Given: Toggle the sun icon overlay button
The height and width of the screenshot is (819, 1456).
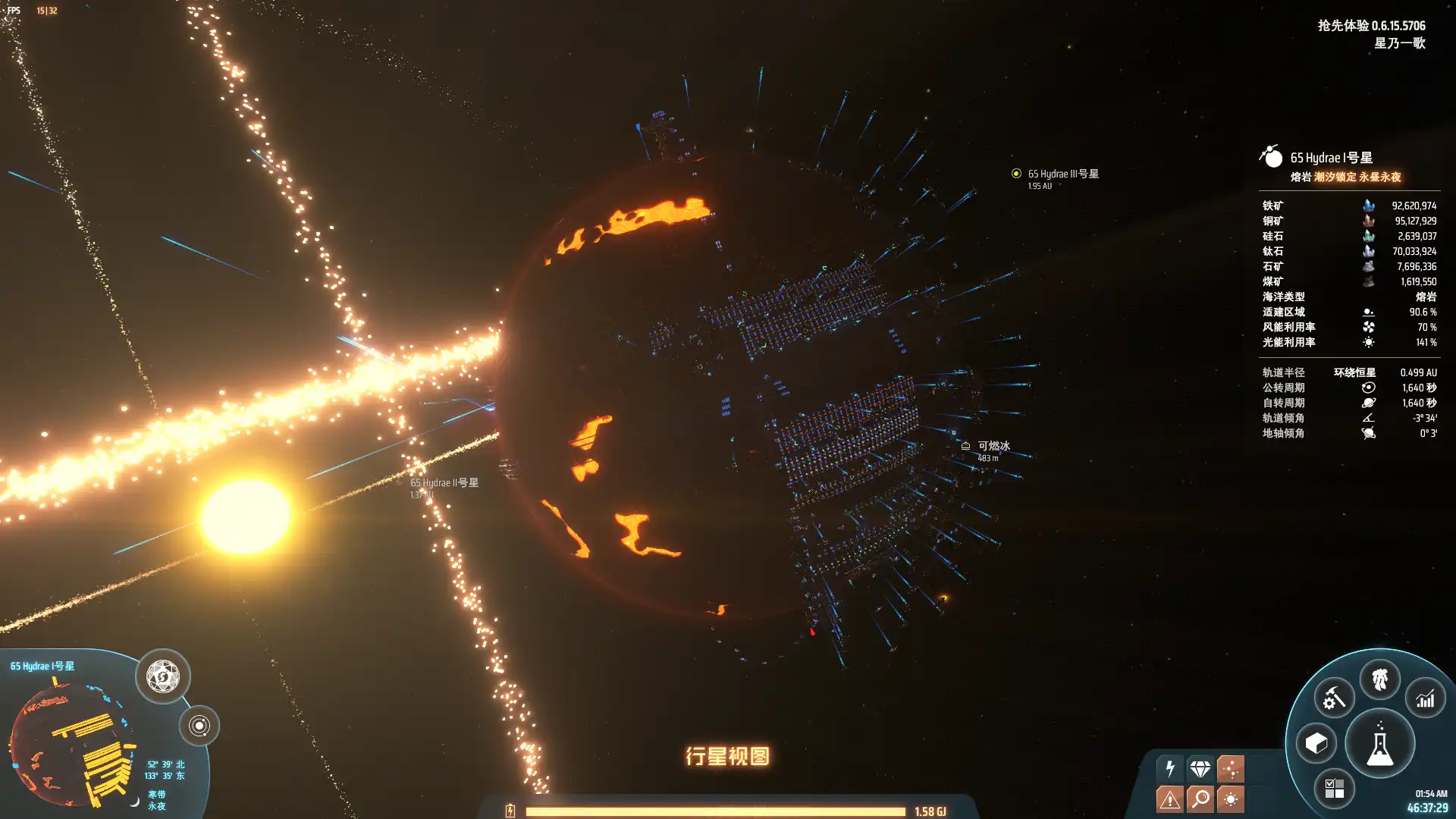Looking at the screenshot, I should [x=1230, y=799].
